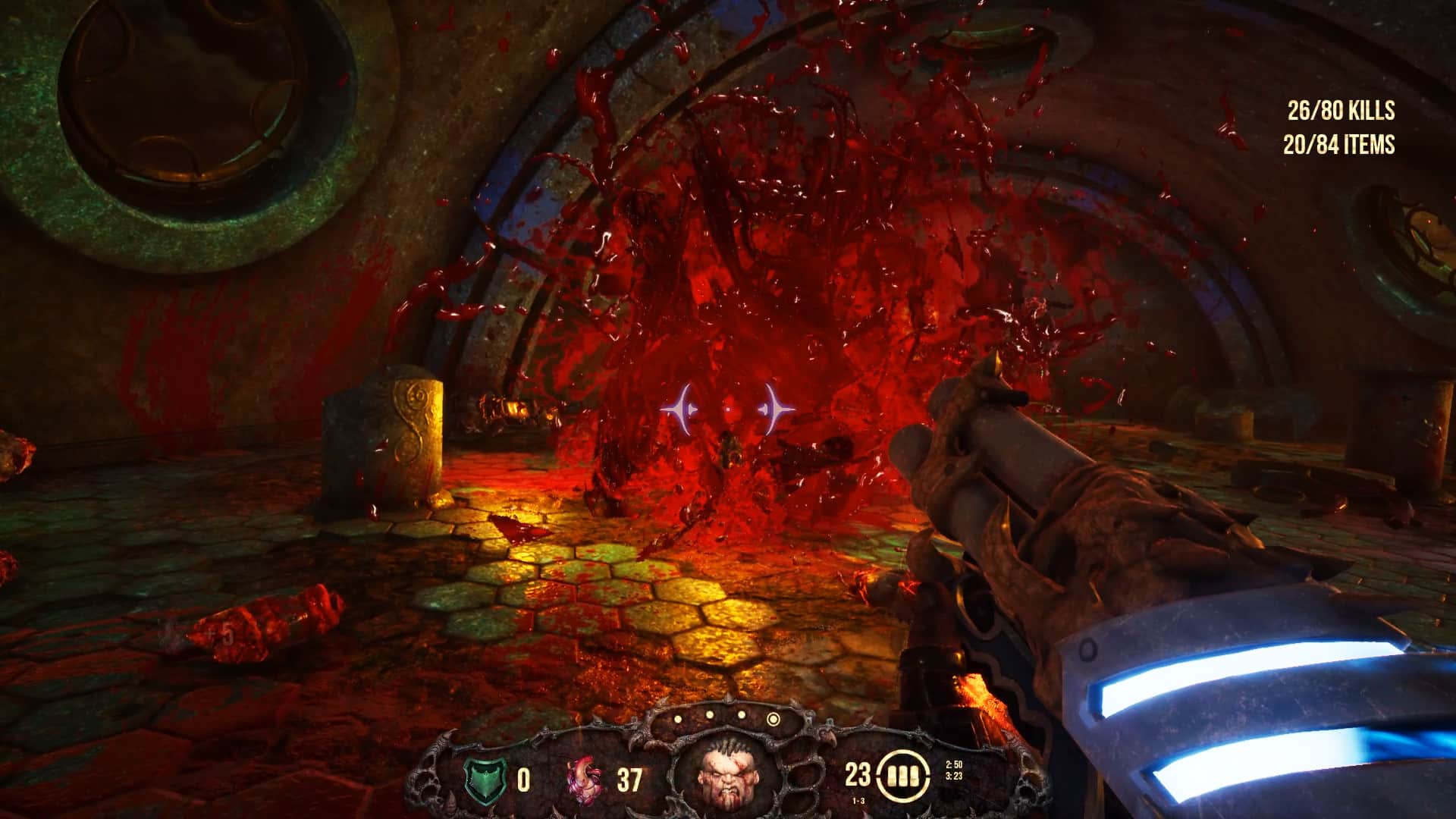Click the crosshair reticle at screen center

click(728, 409)
